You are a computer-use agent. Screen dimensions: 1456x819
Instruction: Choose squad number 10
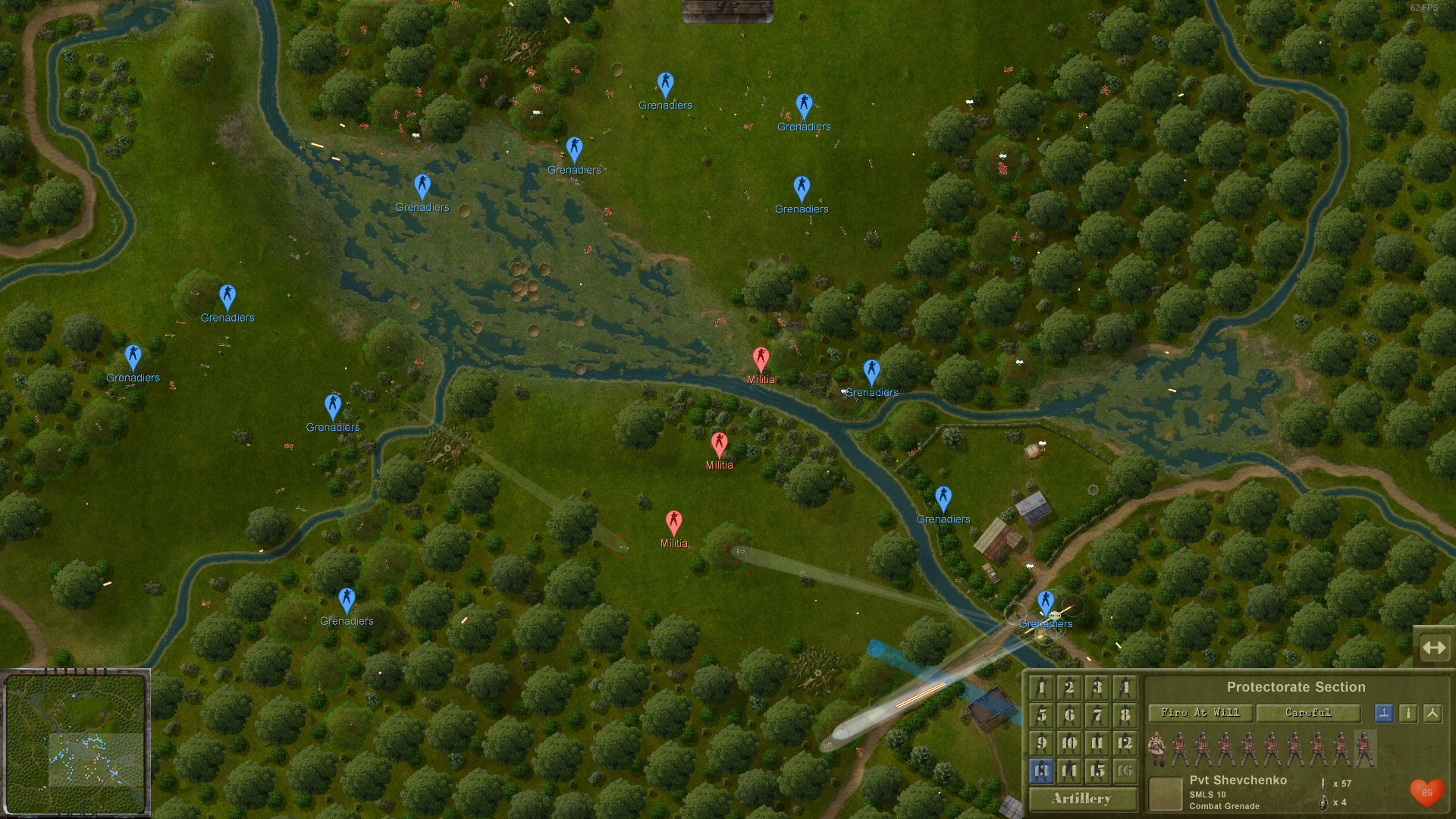[1069, 743]
